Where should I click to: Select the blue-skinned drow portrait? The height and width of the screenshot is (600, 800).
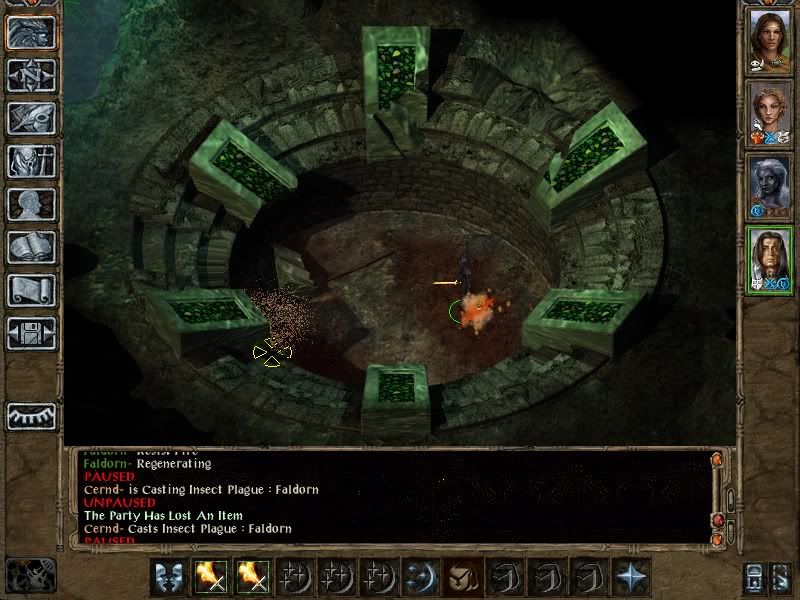pyautogui.click(x=769, y=187)
